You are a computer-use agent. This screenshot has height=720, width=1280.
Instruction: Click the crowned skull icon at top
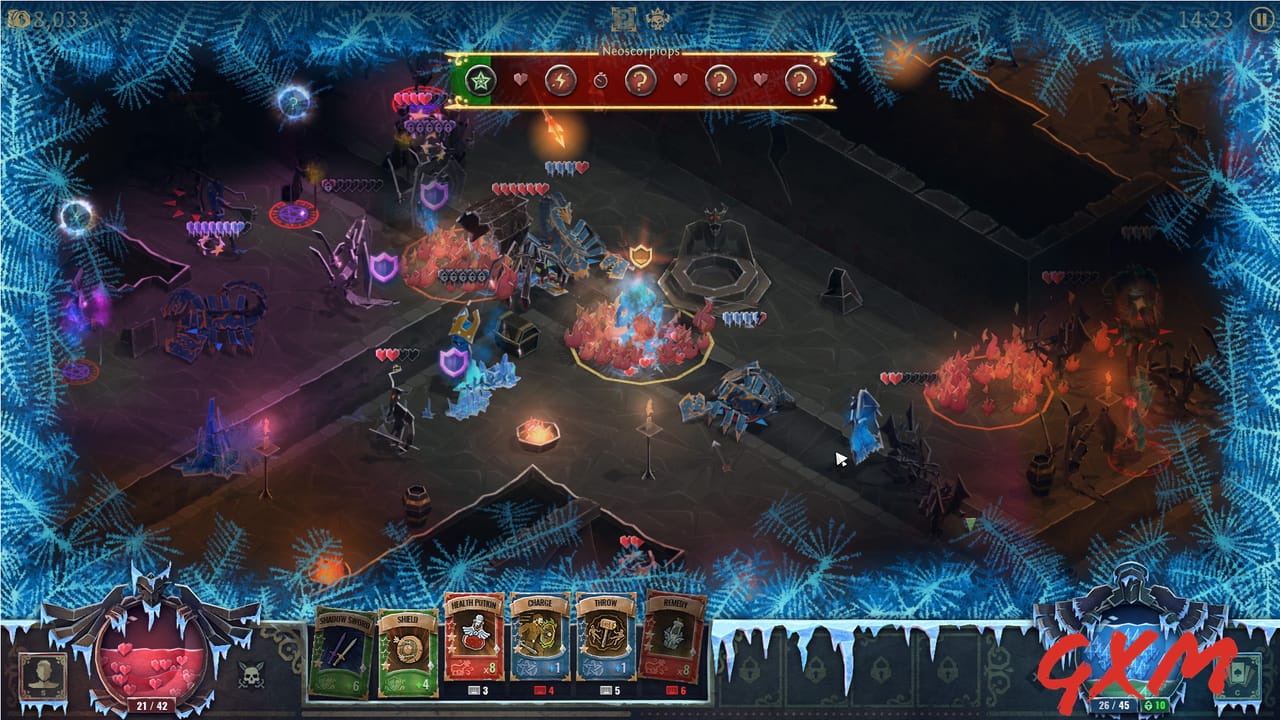[x=657, y=19]
